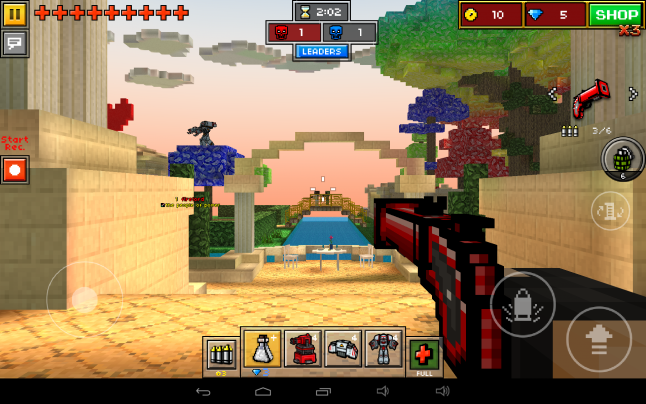Image resolution: width=646 pixels, height=404 pixels.
Task: Show the LEADERS scoreboard
Action: 321,52
